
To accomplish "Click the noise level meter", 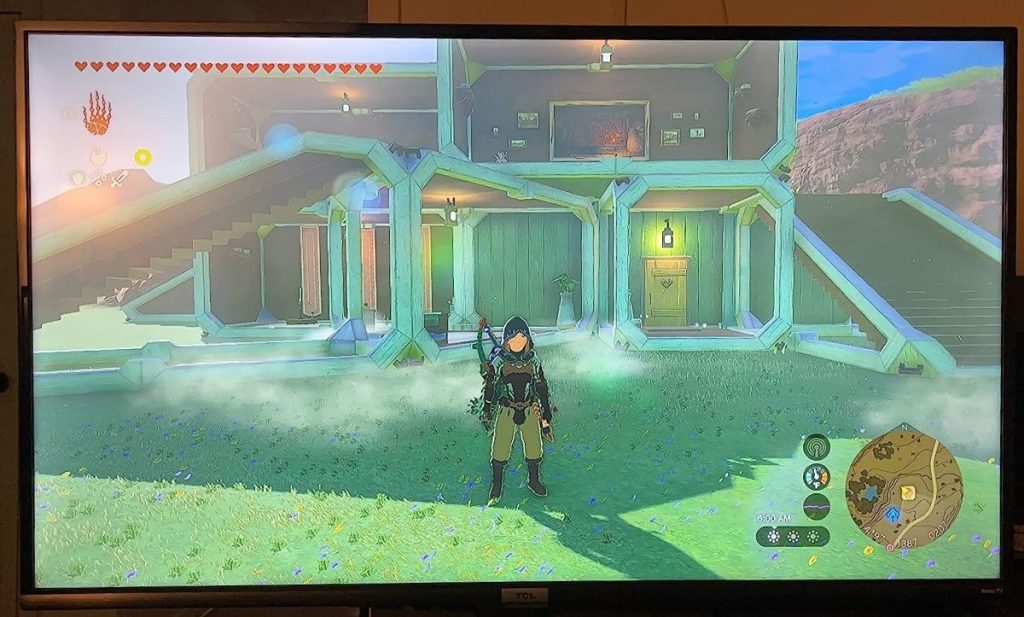I will point(816,505).
